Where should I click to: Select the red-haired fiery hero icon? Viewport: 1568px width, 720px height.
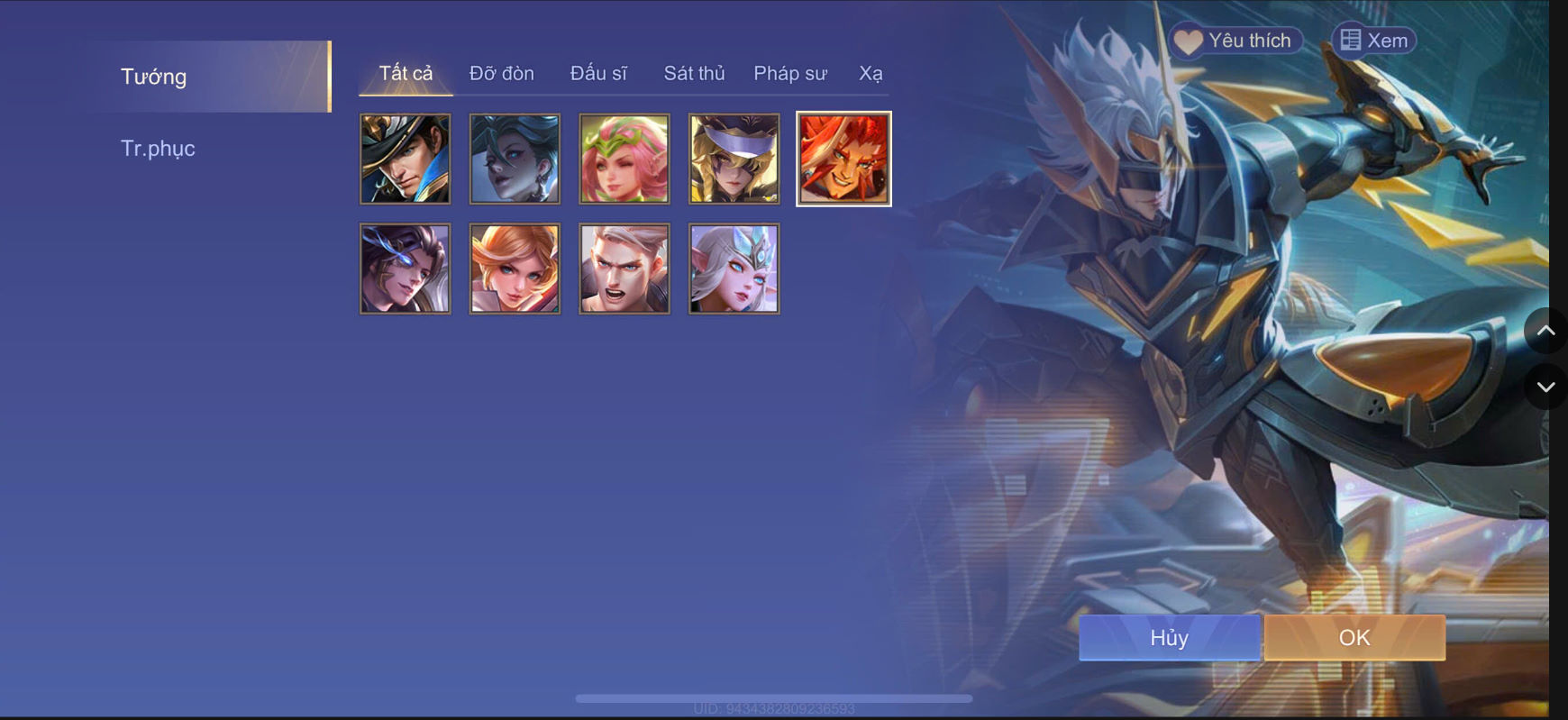[x=844, y=158]
